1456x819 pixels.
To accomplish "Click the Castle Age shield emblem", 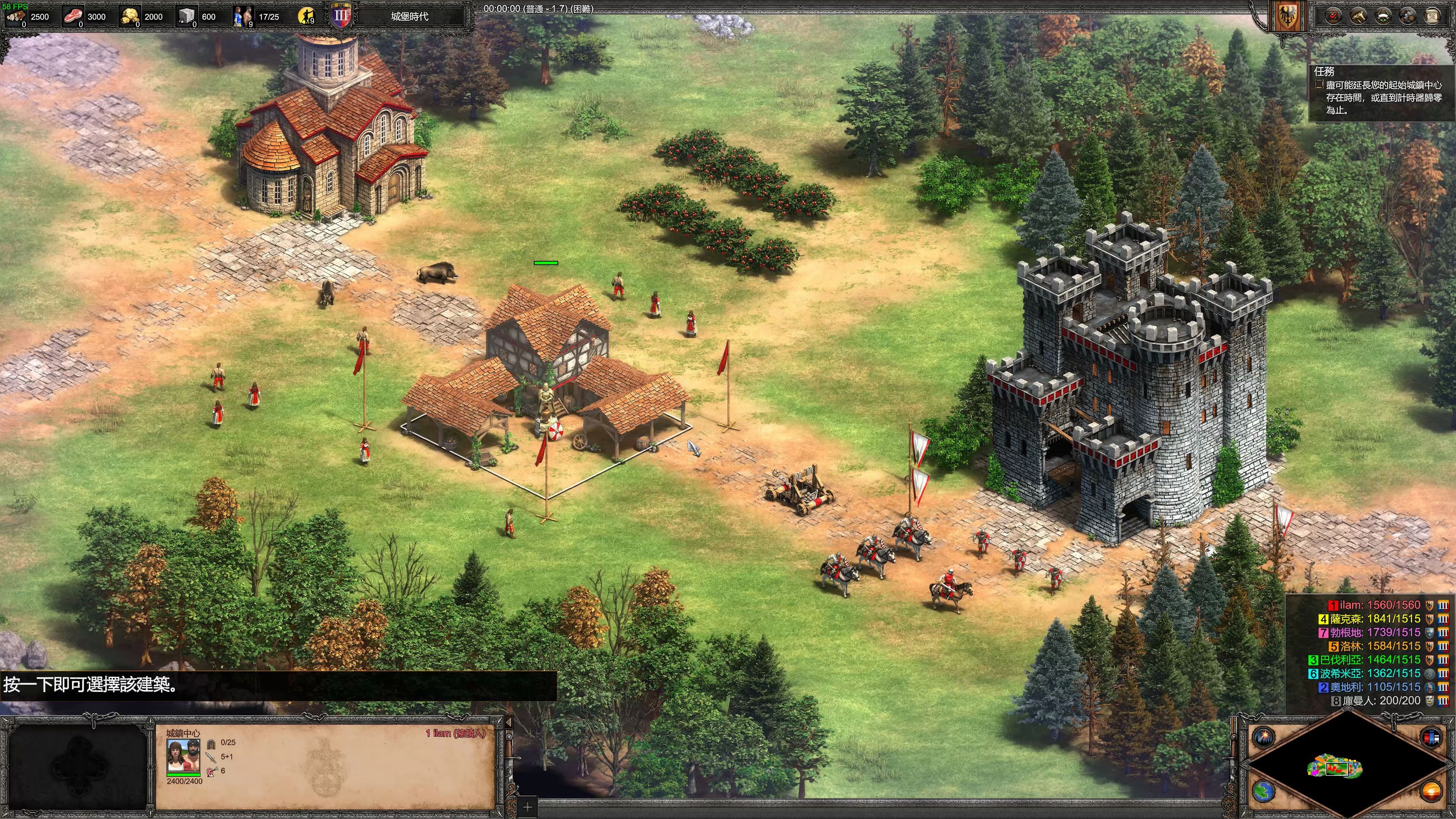I will [341, 16].
